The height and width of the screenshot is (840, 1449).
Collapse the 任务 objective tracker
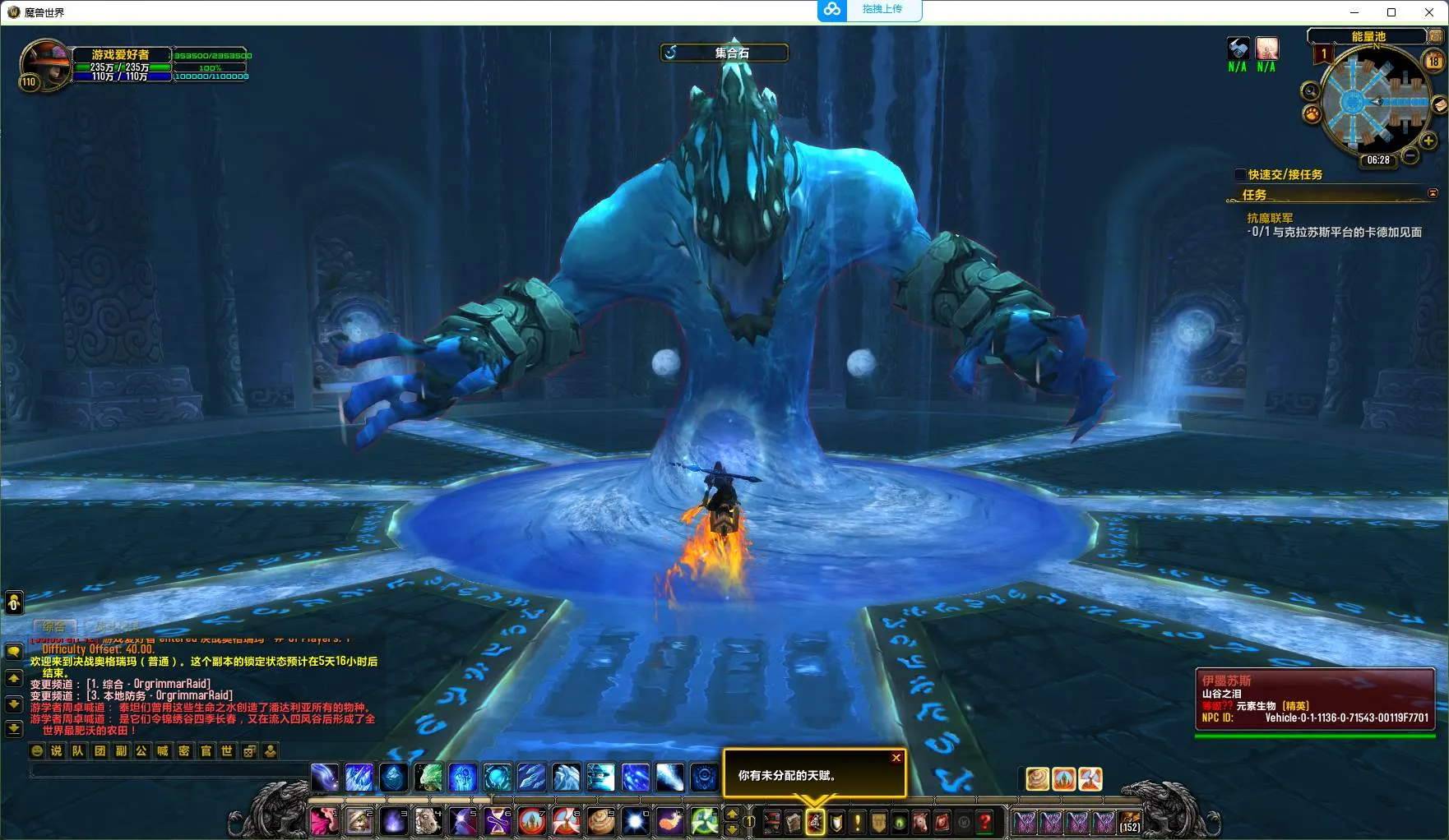(1433, 194)
